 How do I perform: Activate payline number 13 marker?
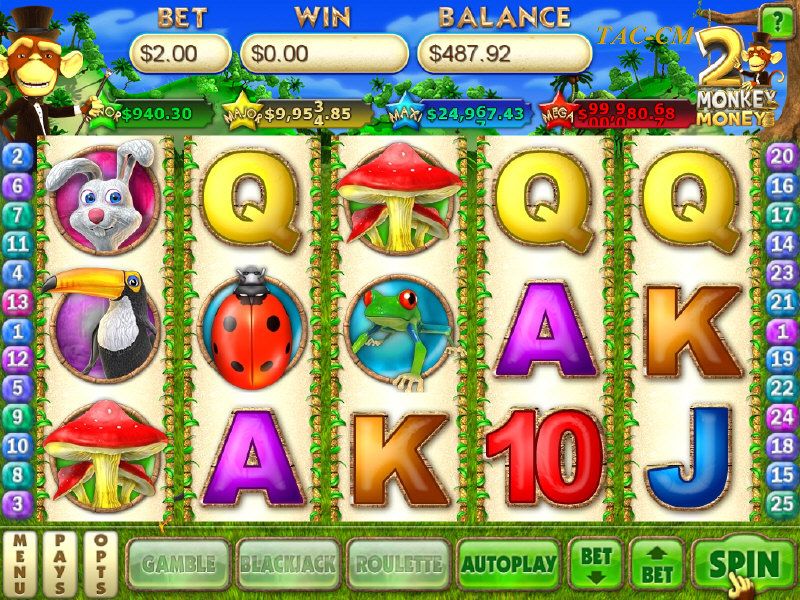pos(18,300)
